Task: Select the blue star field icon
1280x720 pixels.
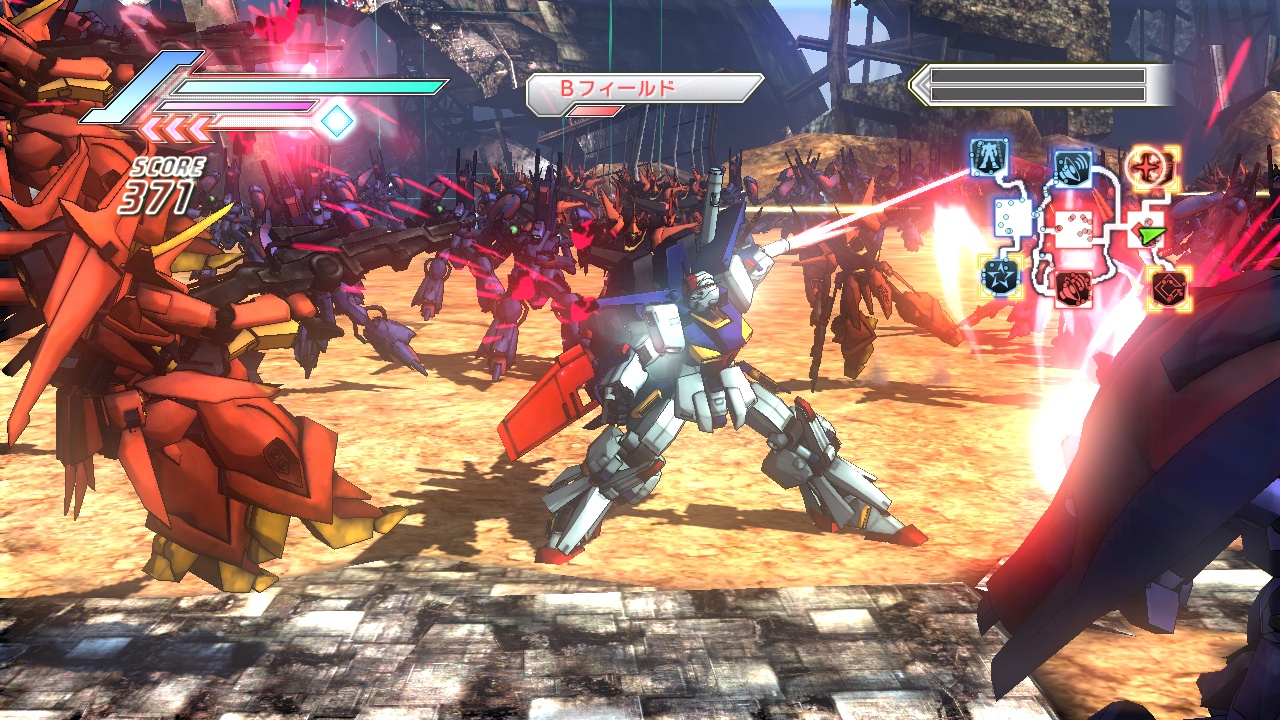Action: point(998,274)
